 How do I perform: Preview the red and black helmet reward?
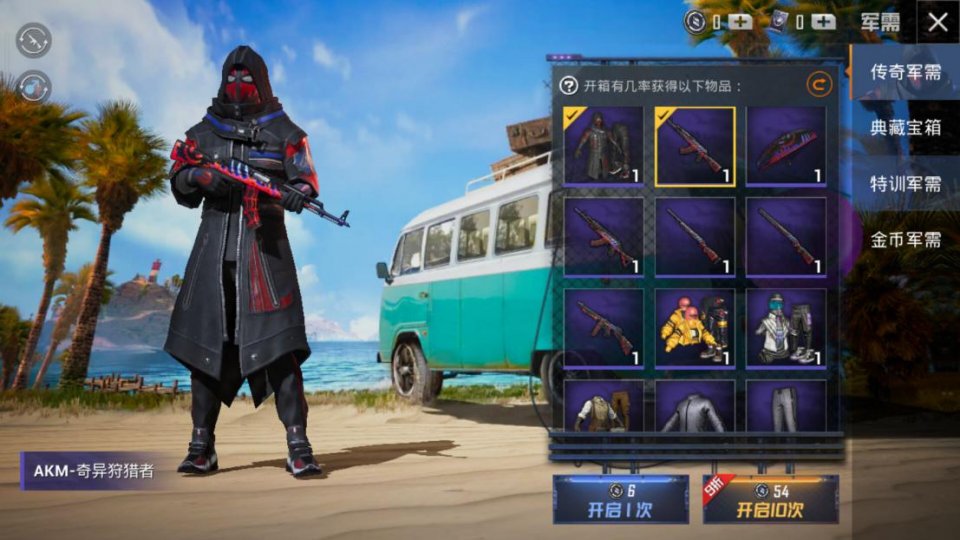pos(786,146)
